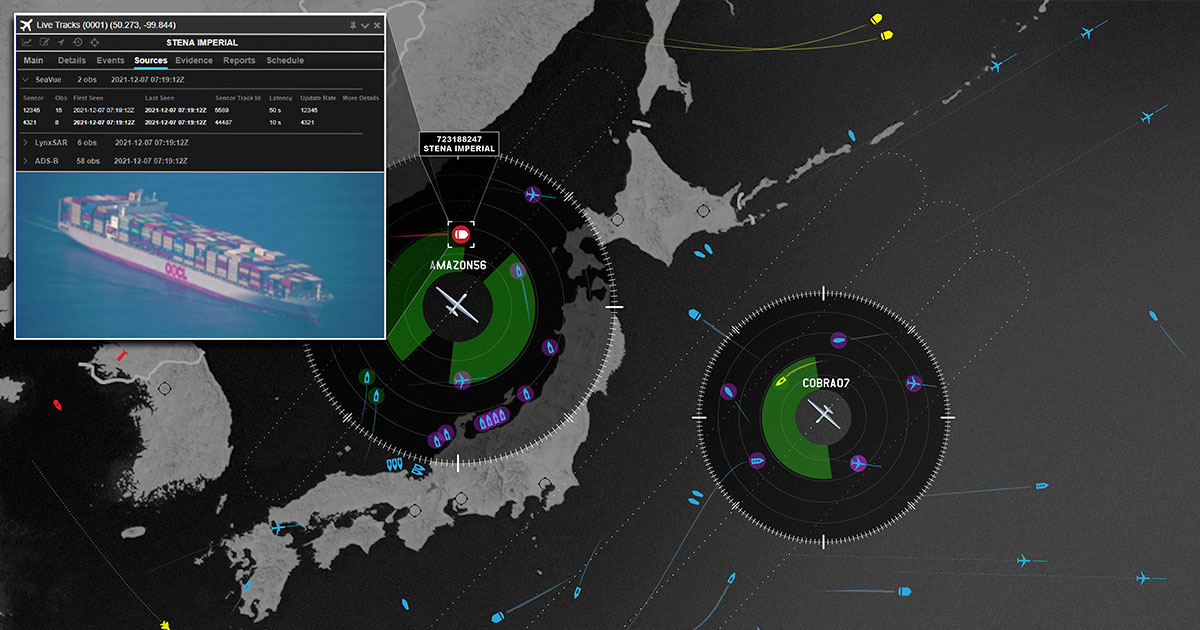This screenshot has width=1200, height=630.
Task: Go to the Reports tab
Action: point(239,61)
